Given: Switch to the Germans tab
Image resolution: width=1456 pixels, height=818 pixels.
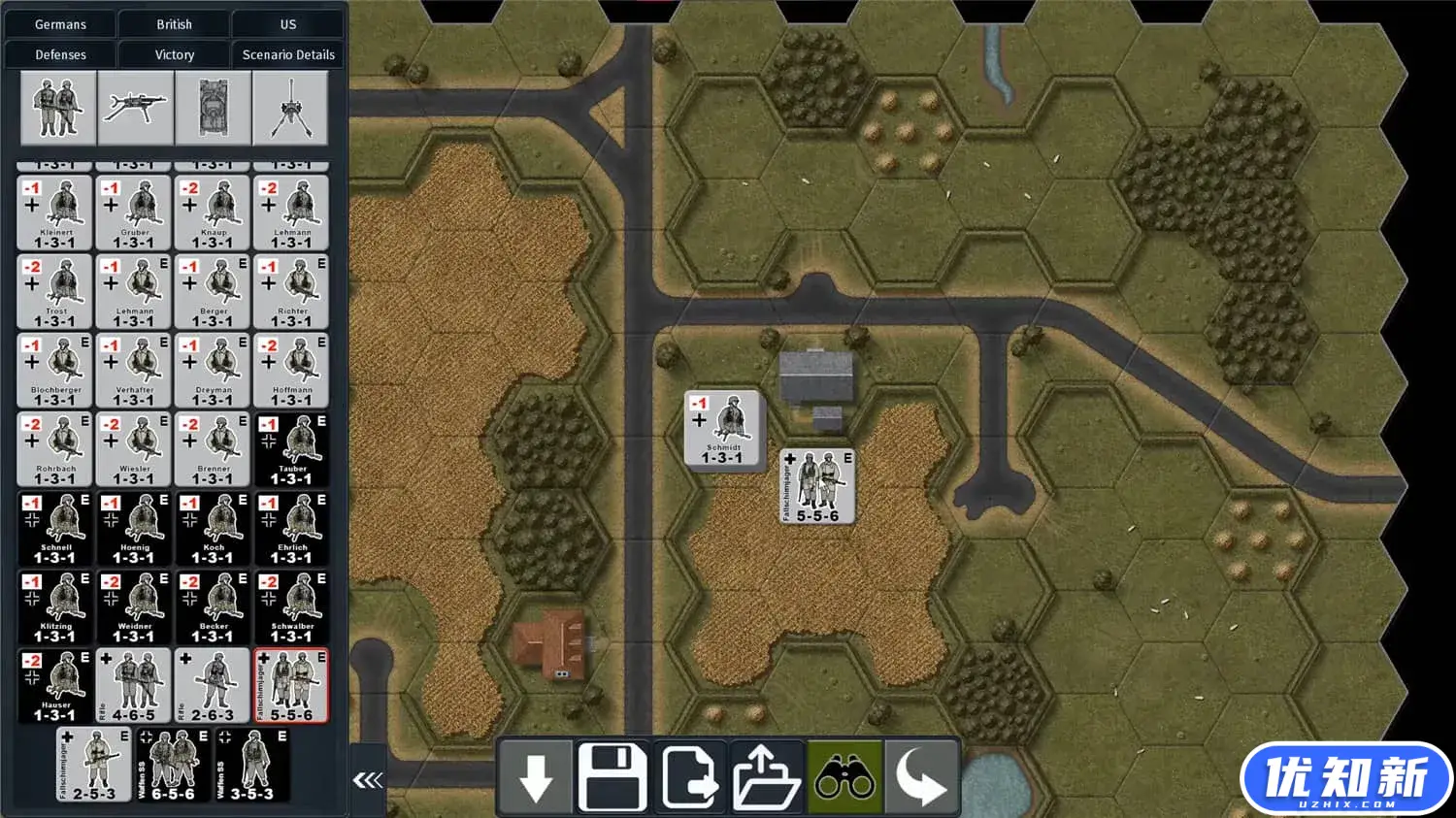Looking at the screenshot, I should click(60, 24).
